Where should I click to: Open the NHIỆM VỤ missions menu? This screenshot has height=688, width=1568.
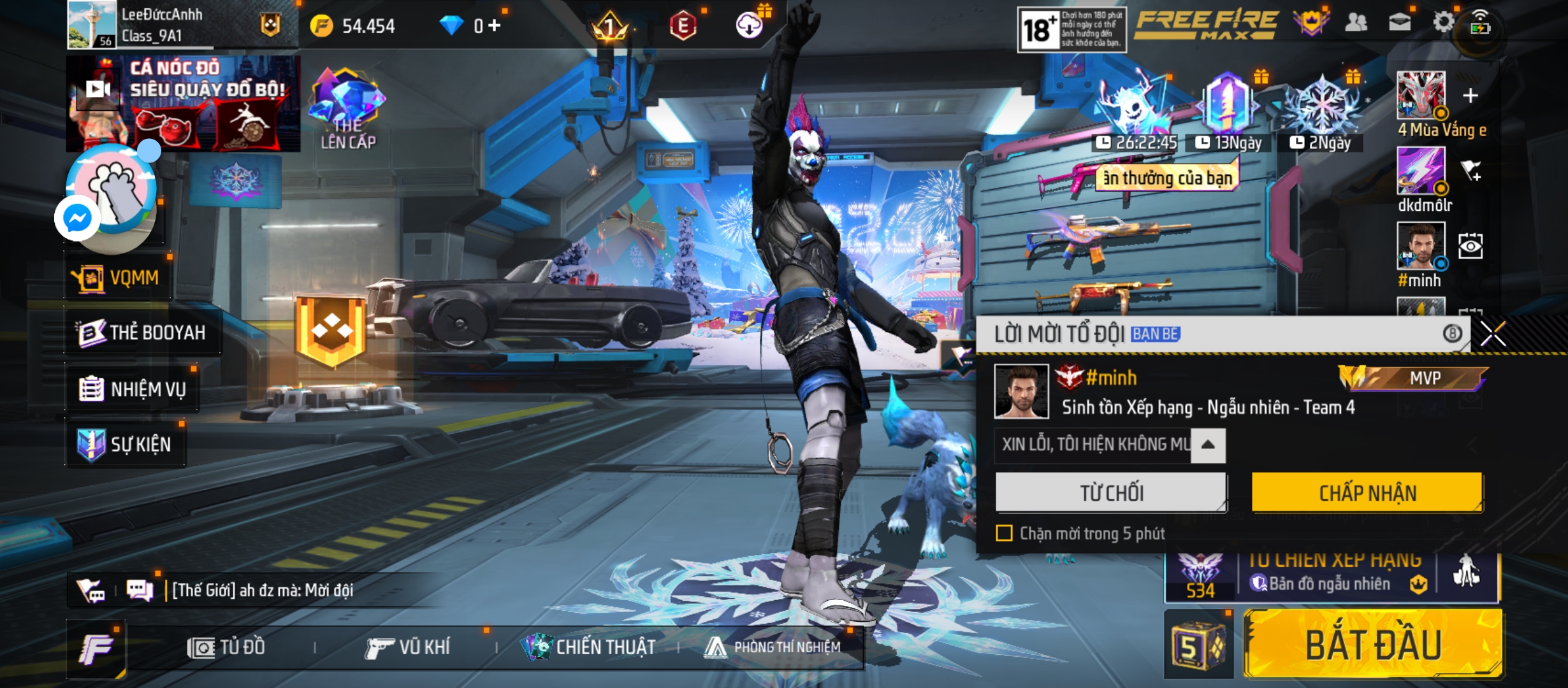[x=133, y=389]
